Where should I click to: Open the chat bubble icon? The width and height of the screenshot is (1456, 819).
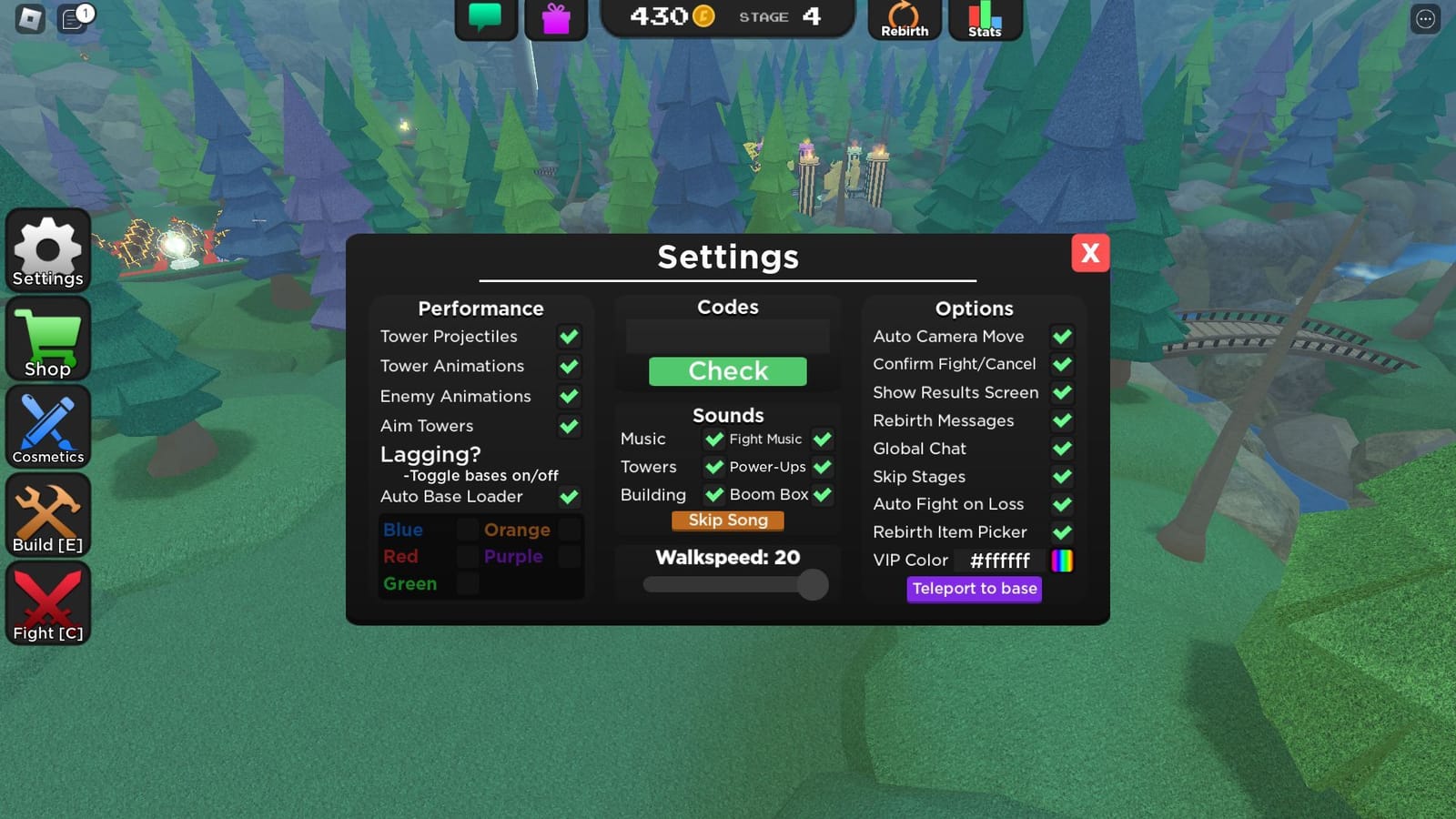click(485, 15)
